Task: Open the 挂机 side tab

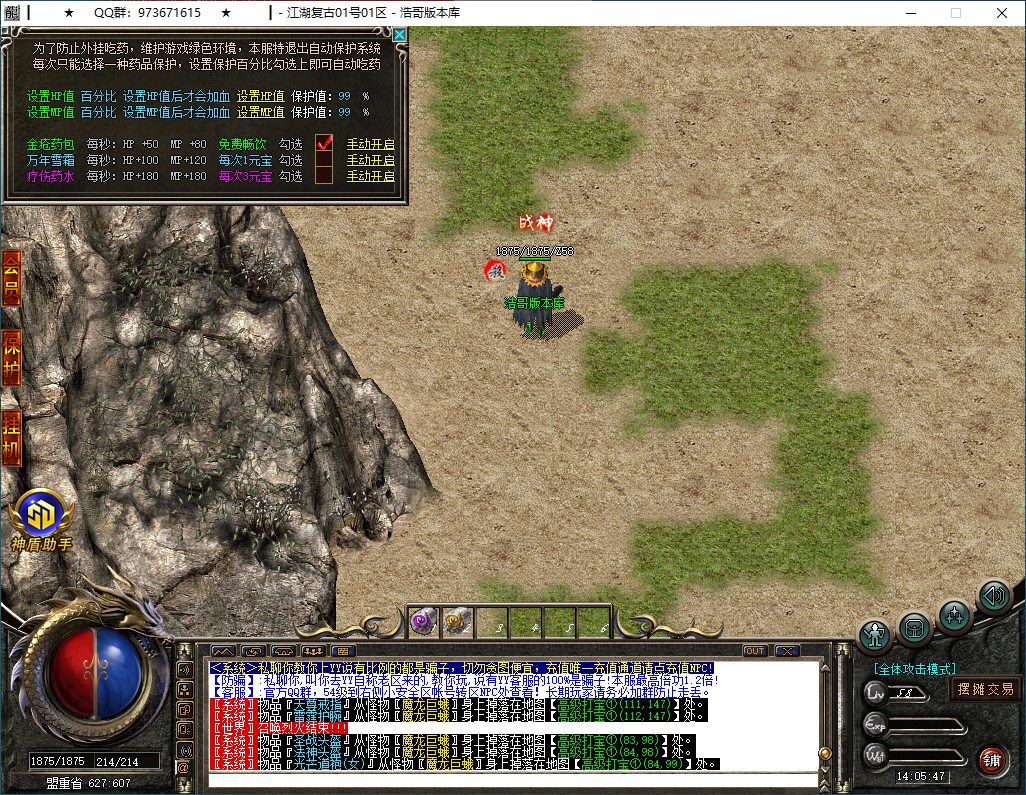Action: click(x=11, y=437)
